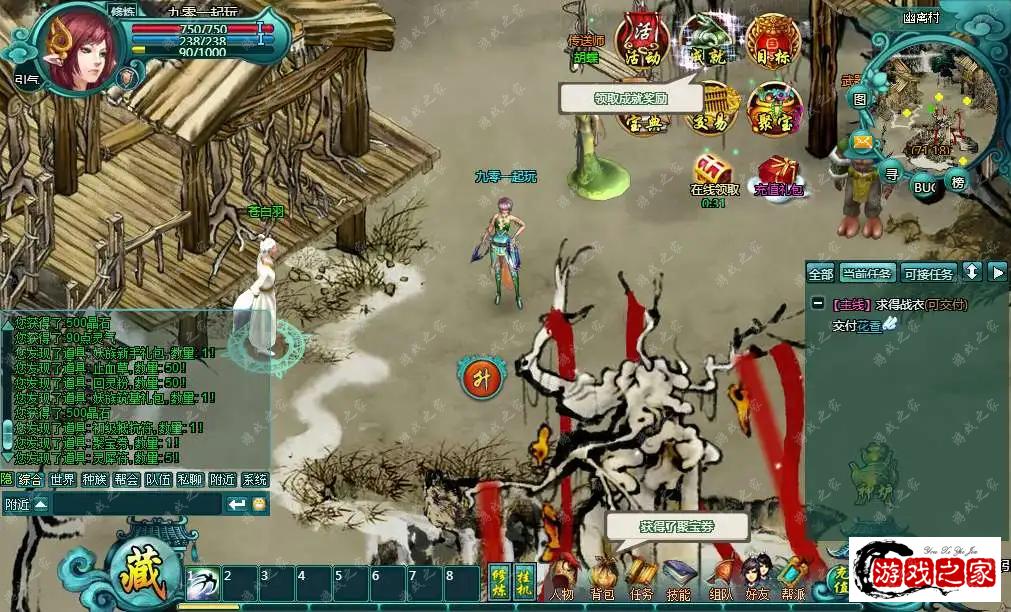
Task: Click the chat text input field
Action: pos(137,504)
